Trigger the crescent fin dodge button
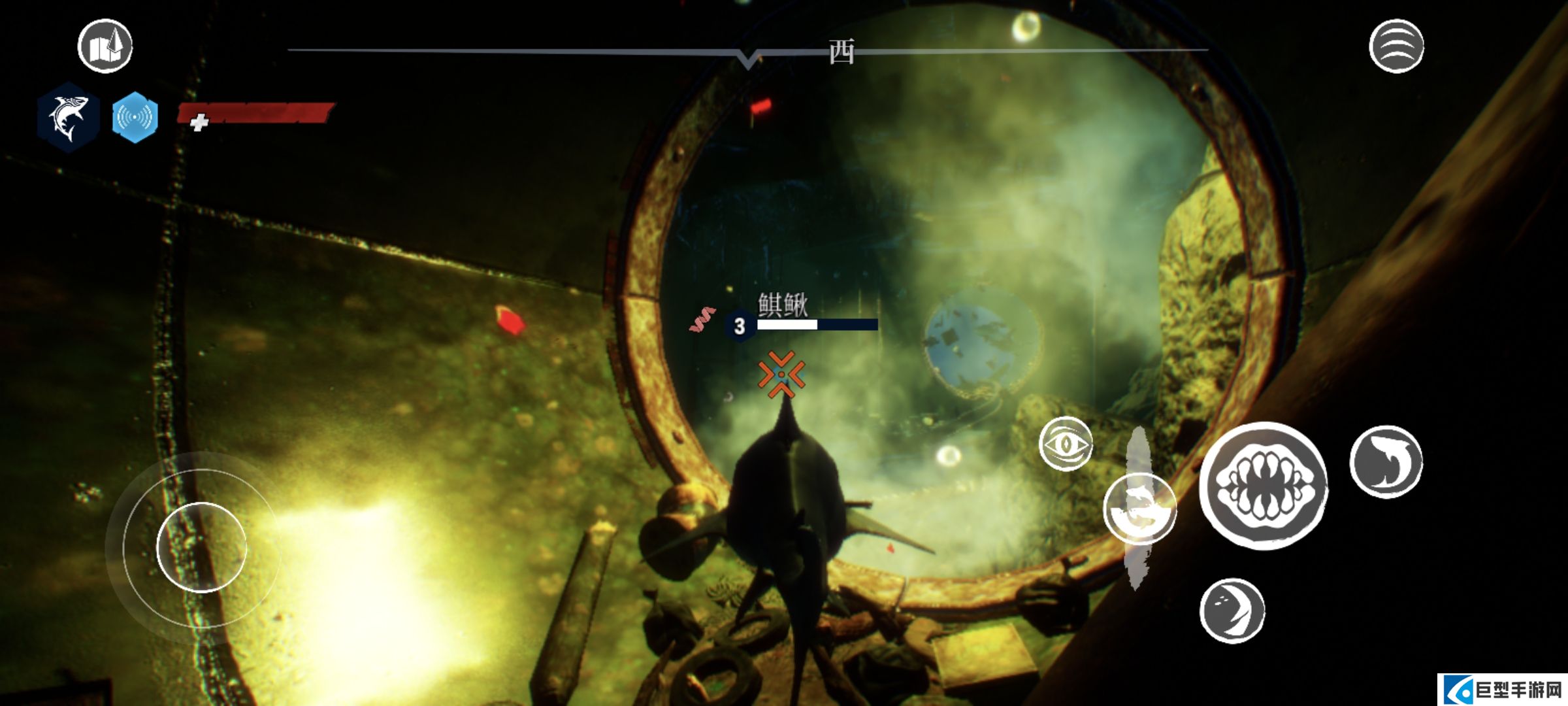1568x706 pixels. pos(1232,611)
